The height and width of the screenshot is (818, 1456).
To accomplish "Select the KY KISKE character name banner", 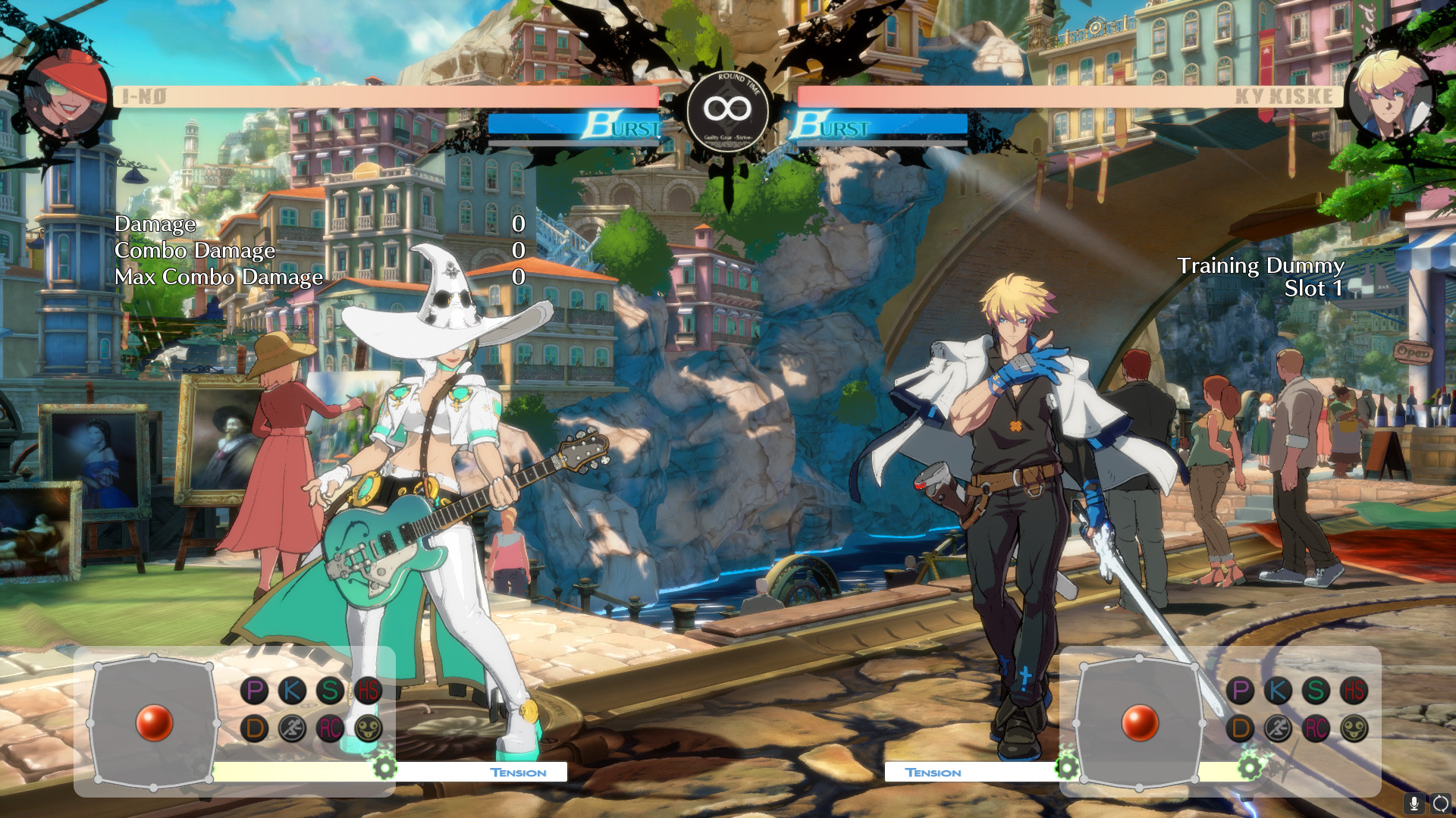I will 1285,95.
